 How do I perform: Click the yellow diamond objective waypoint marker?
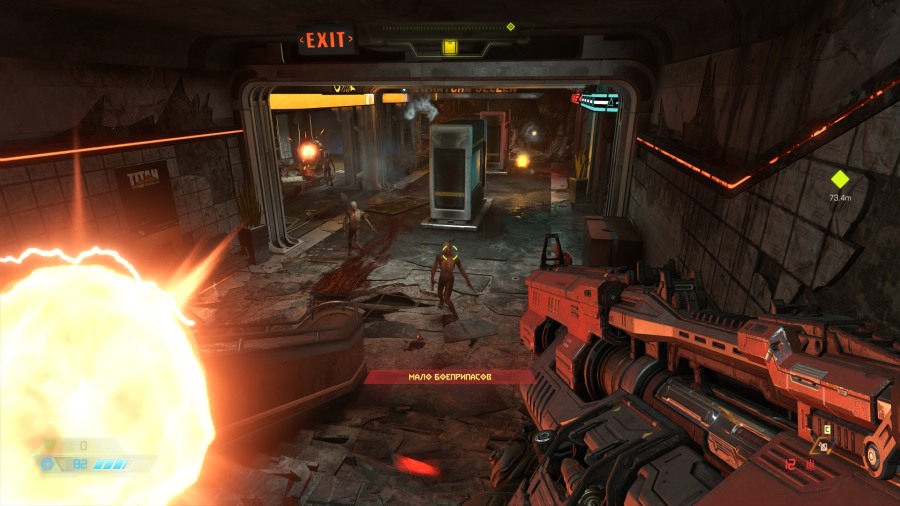(839, 180)
